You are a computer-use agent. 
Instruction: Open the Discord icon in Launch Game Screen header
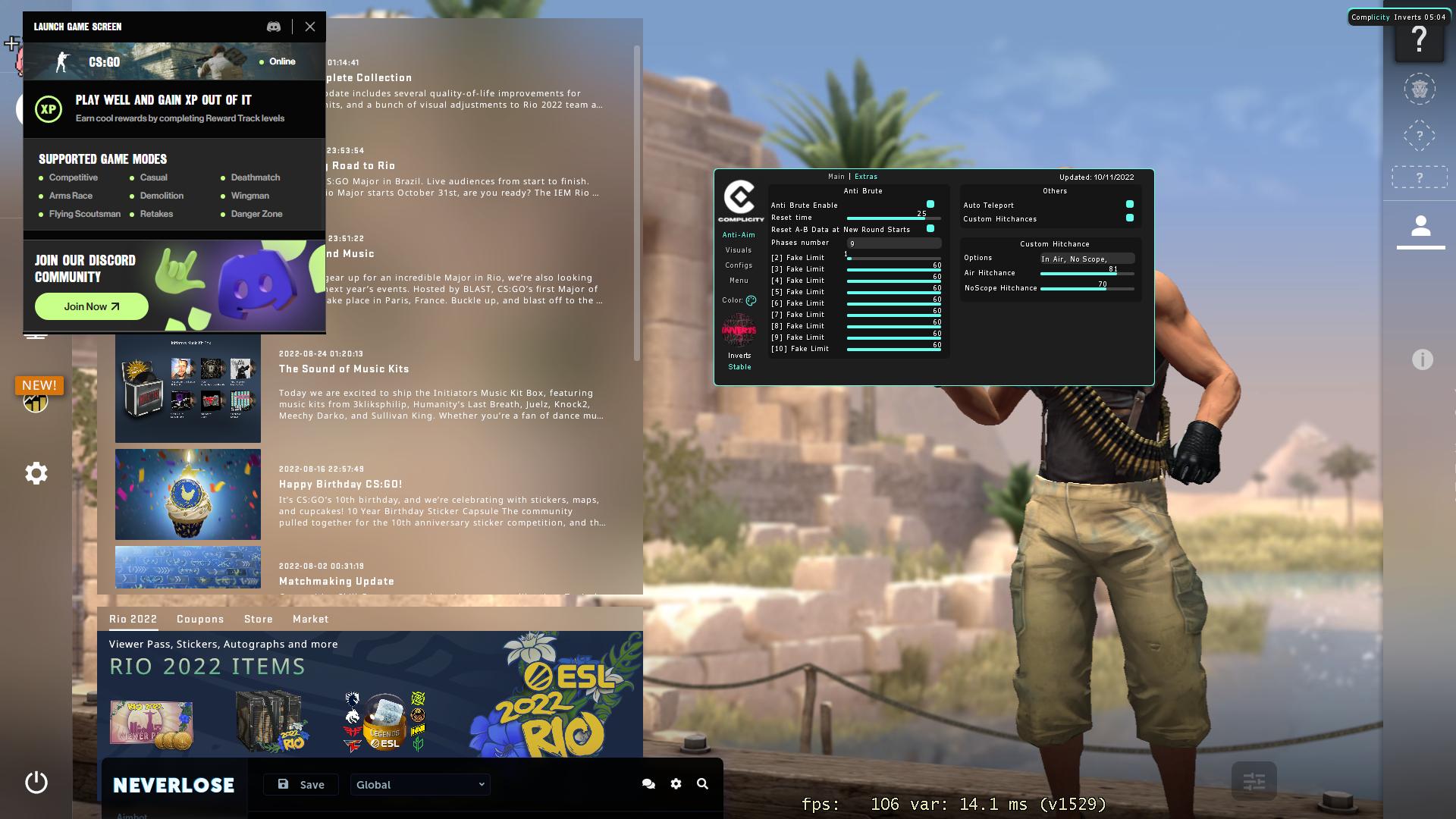click(x=274, y=27)
